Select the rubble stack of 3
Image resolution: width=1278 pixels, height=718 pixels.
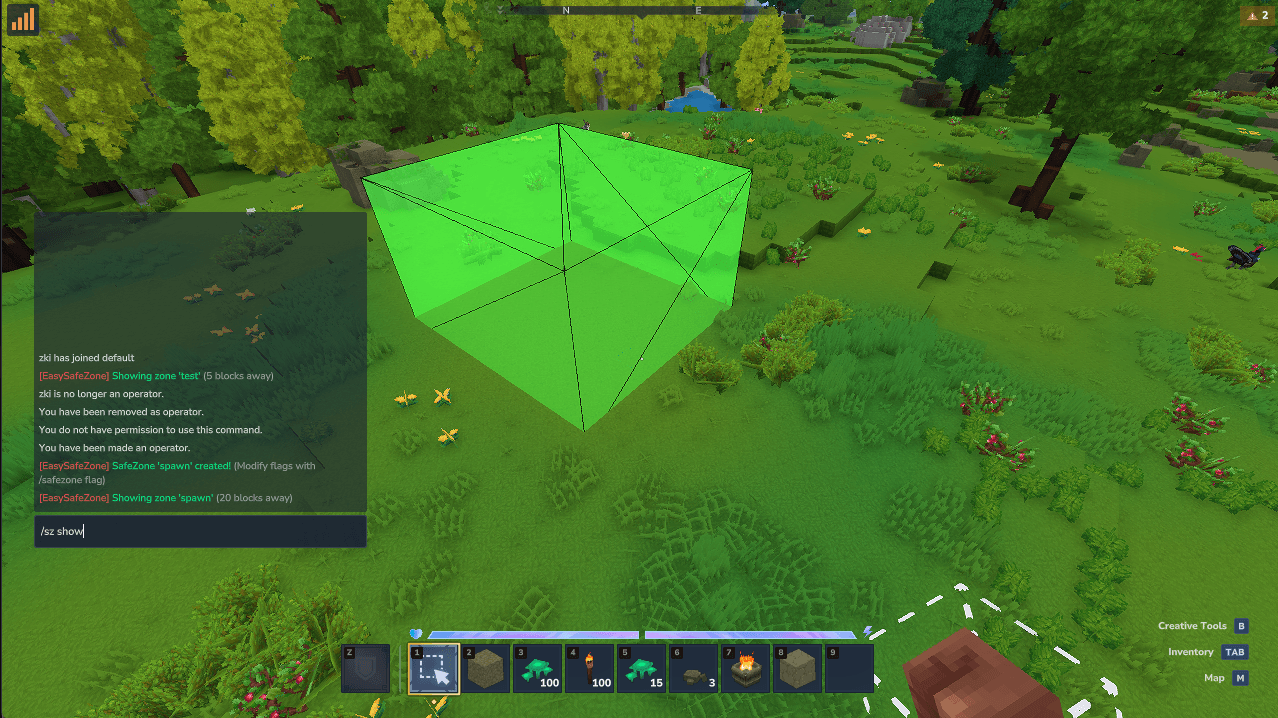click(x=694, y=668)
